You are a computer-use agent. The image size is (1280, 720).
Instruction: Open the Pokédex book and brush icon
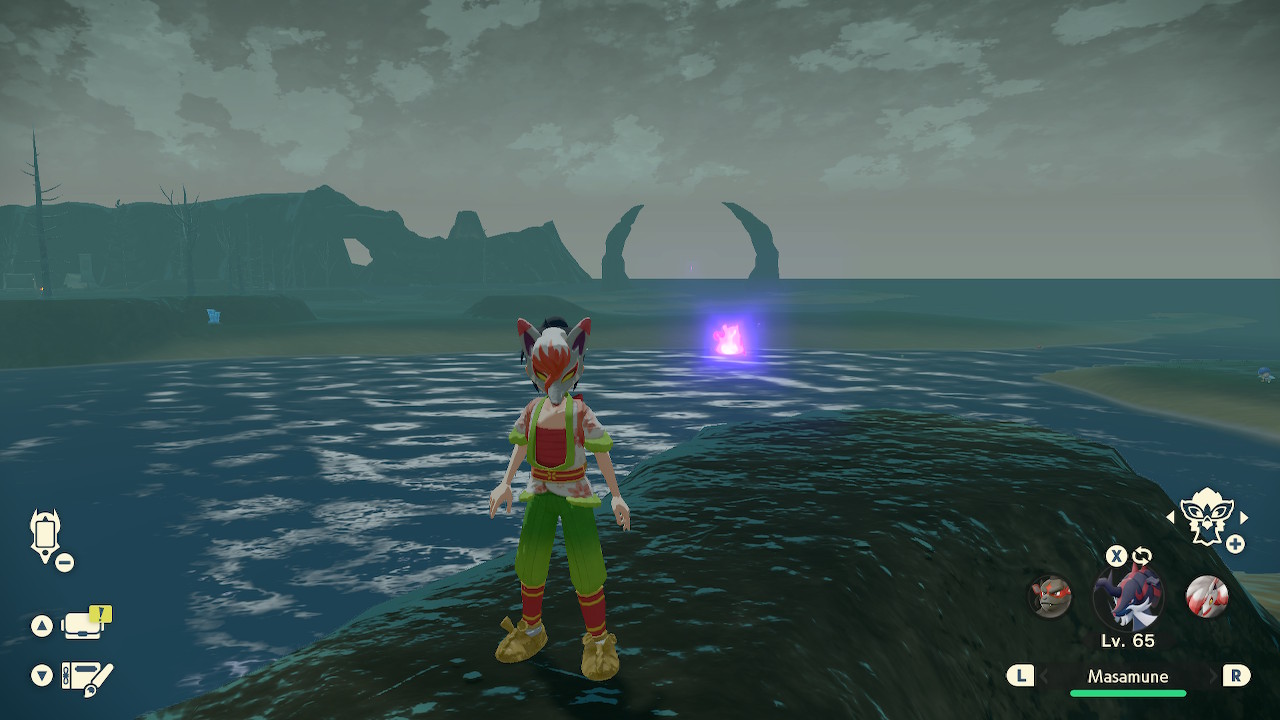pos(86,676)
